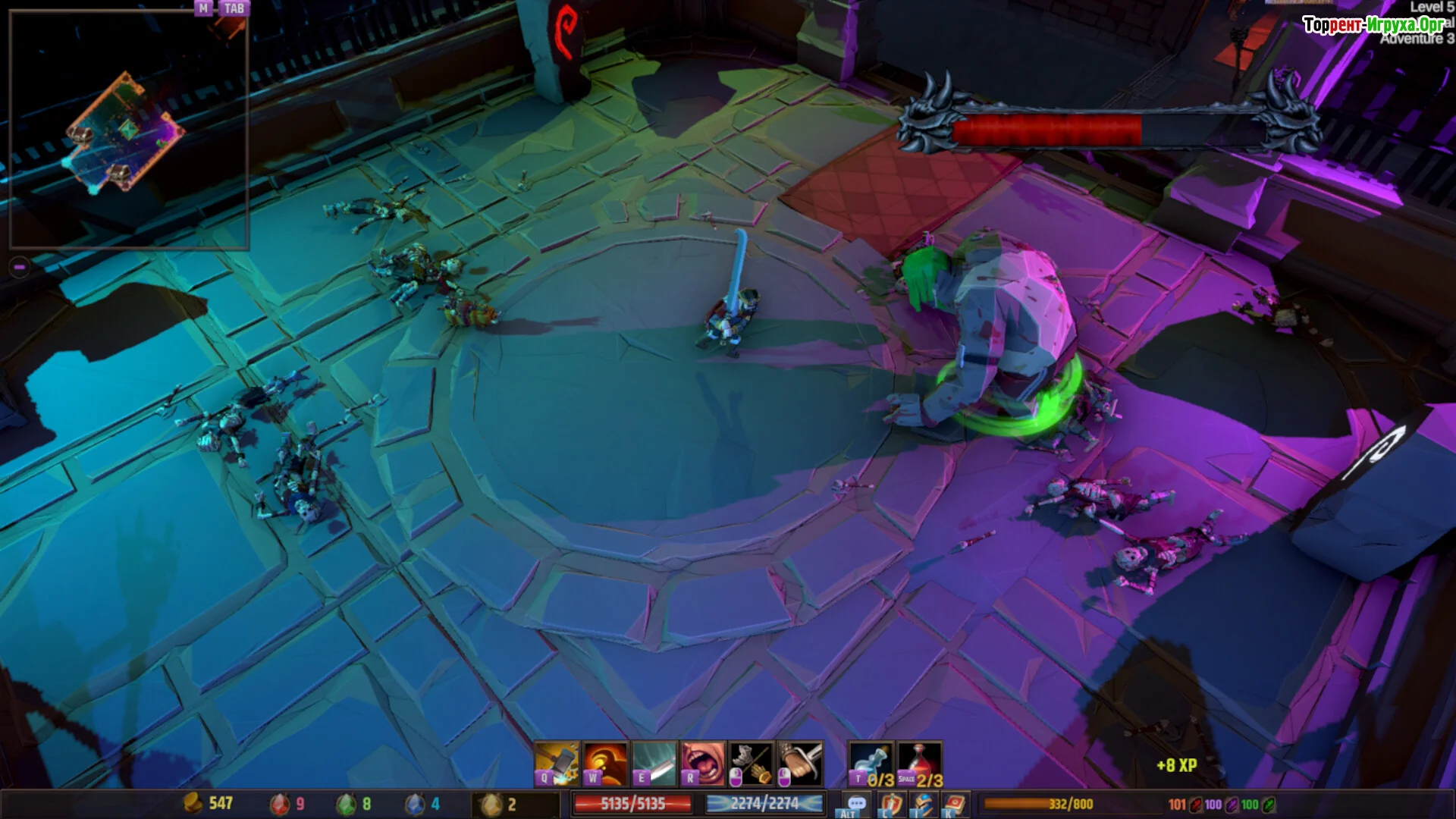
Task: Use the fiery spiral ability
Action: click(x=606, y=764)
